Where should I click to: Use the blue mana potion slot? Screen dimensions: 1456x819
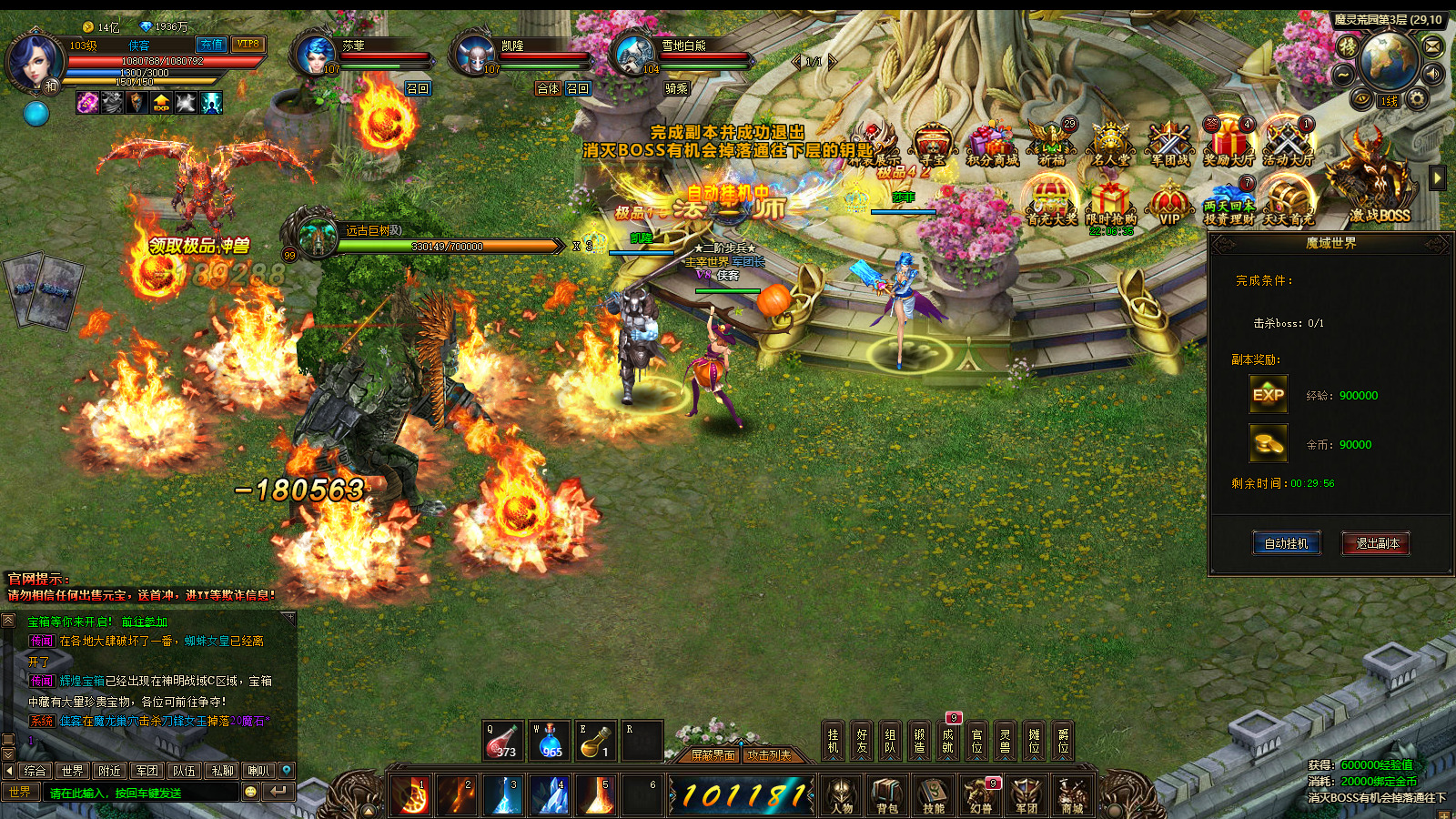point(549,741)
